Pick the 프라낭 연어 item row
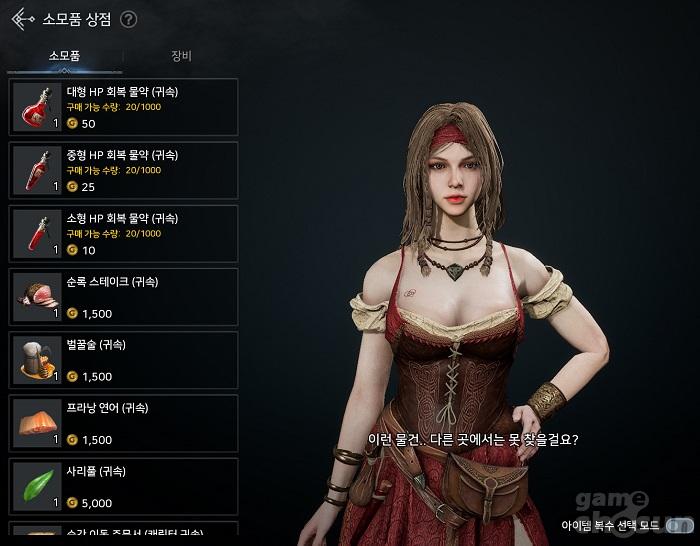This screenshot has height=546, width=700. pos(124,422)
